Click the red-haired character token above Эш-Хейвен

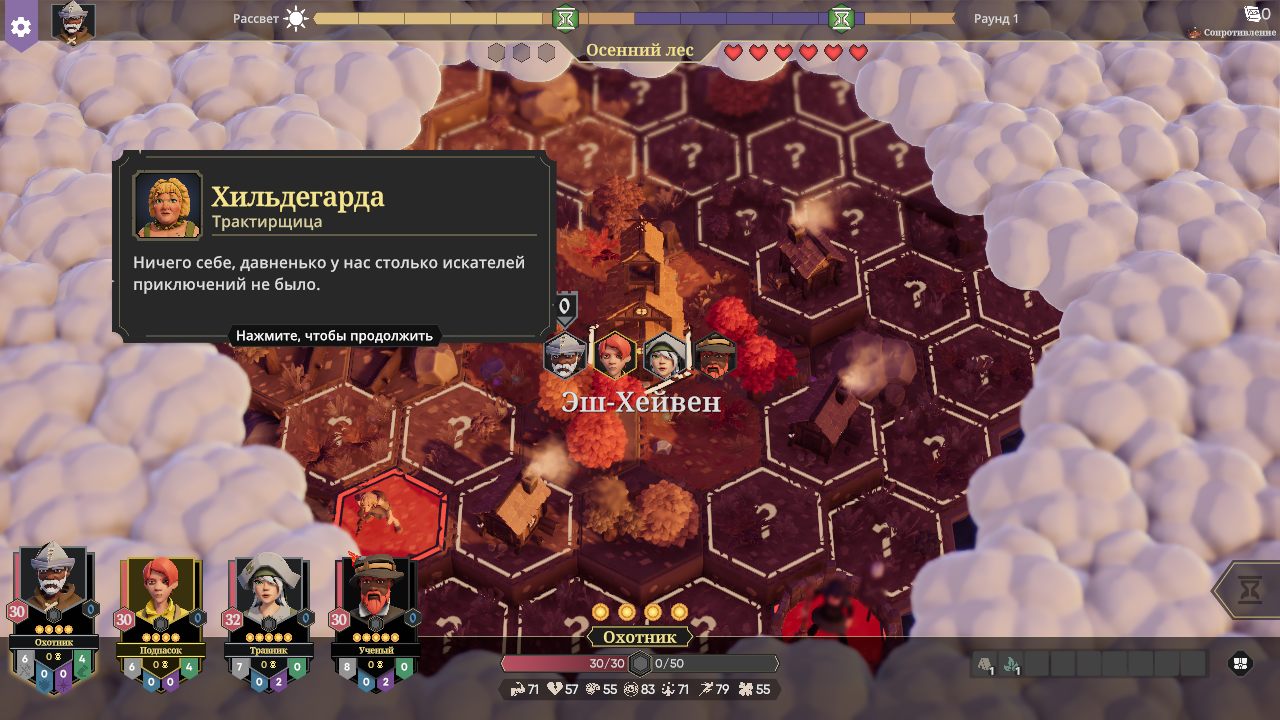615,355
